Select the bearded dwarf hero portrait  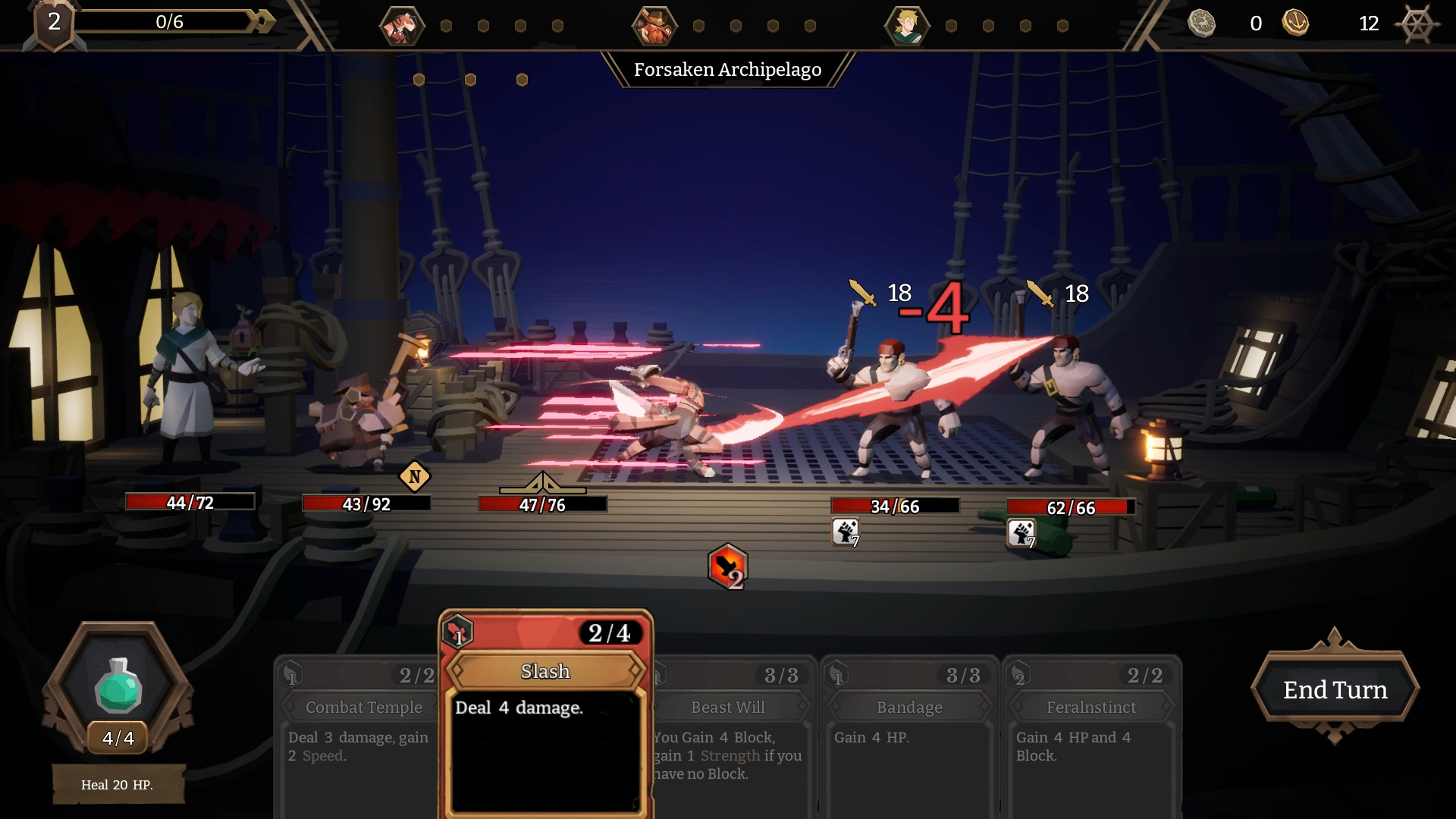pos(654,26)
